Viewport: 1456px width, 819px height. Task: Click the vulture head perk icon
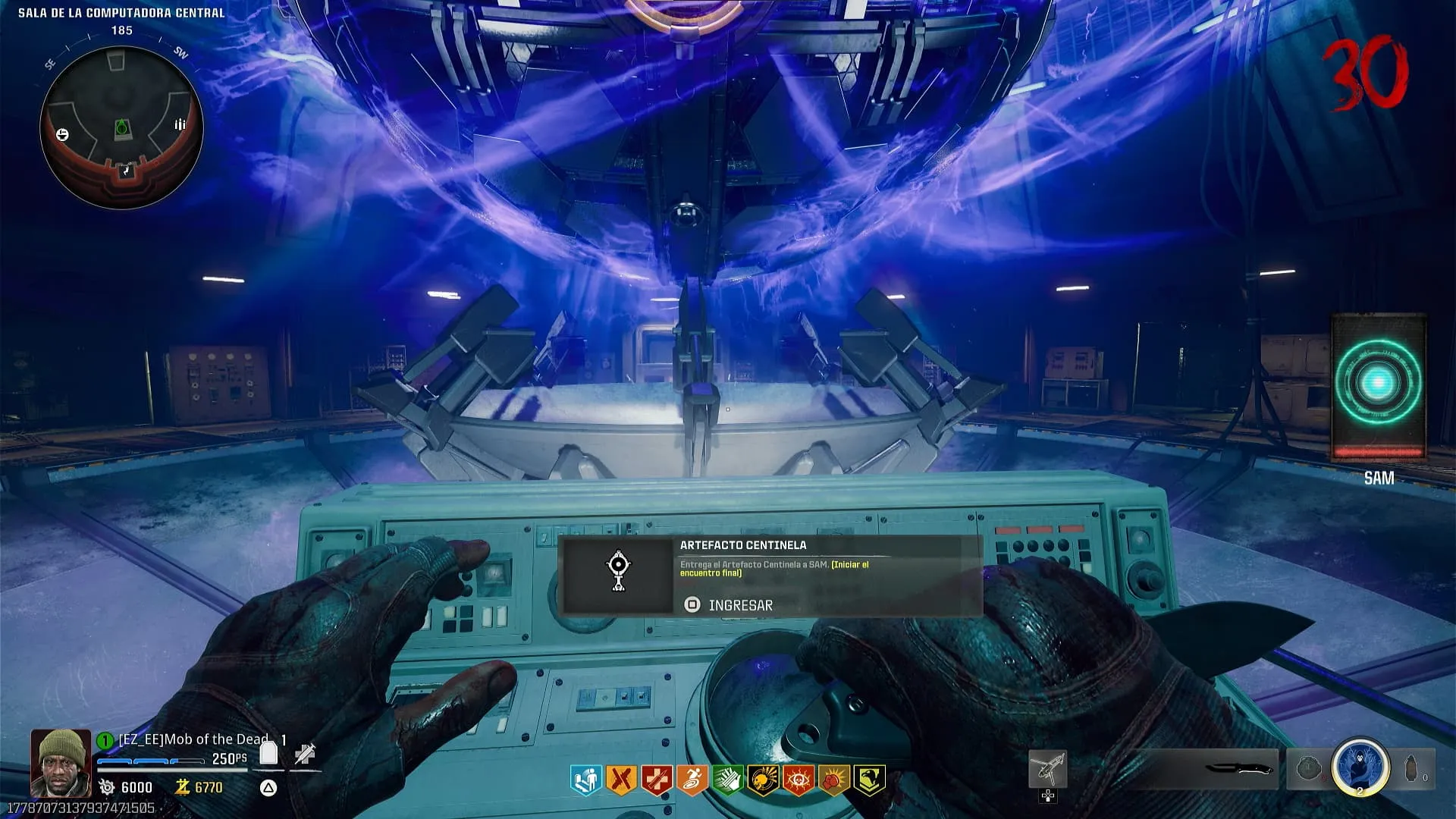869,780
